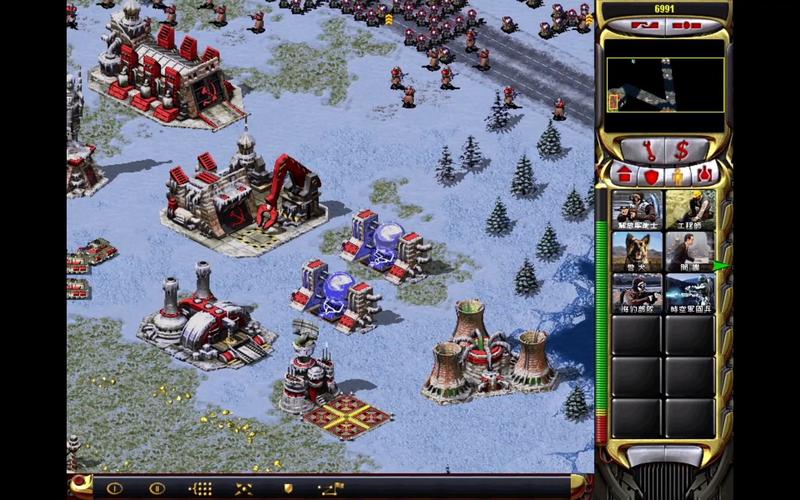800x500 pixels.
Task: Activate the dollar-sign sell button
Action: coord(682,150)
